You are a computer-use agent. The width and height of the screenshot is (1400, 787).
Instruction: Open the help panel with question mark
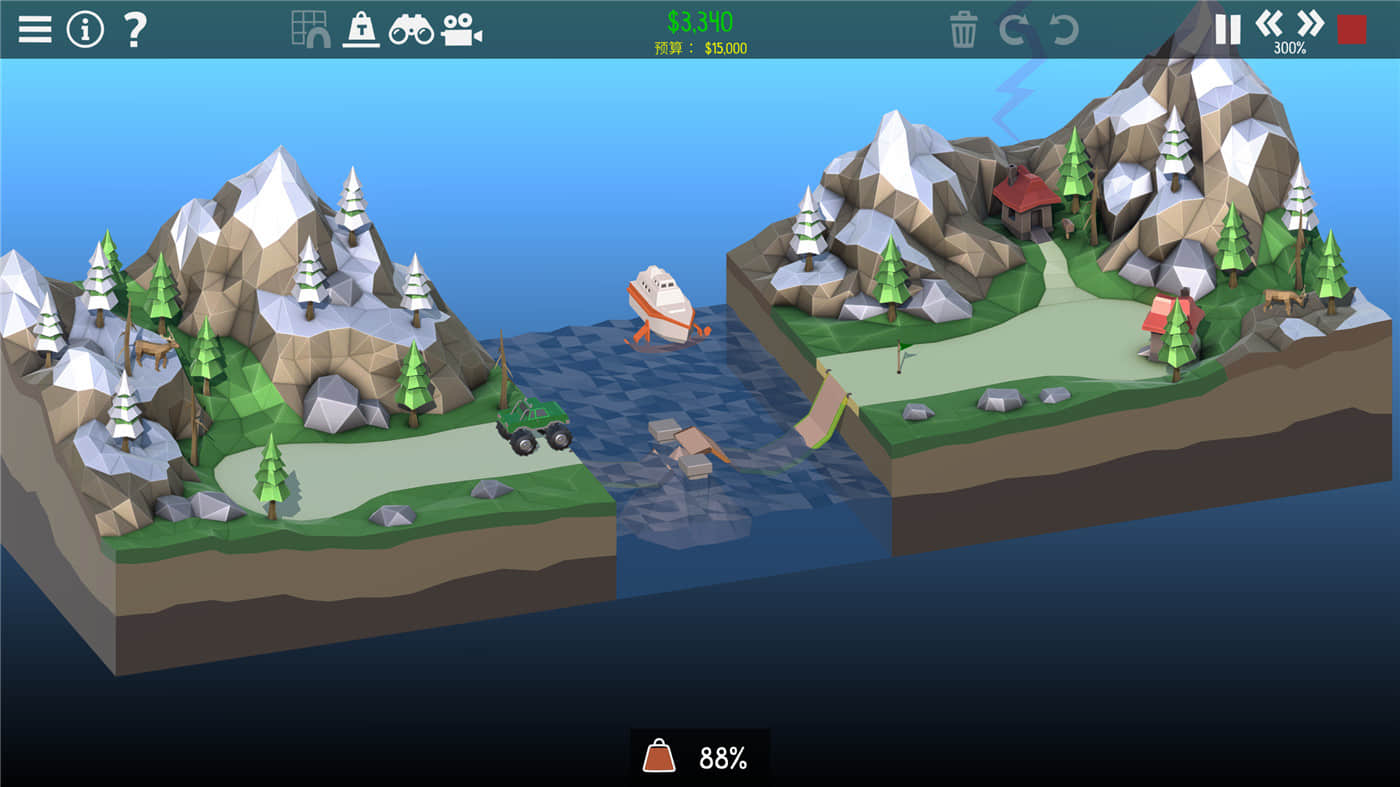pyautogui.click(x=133, y=28)
